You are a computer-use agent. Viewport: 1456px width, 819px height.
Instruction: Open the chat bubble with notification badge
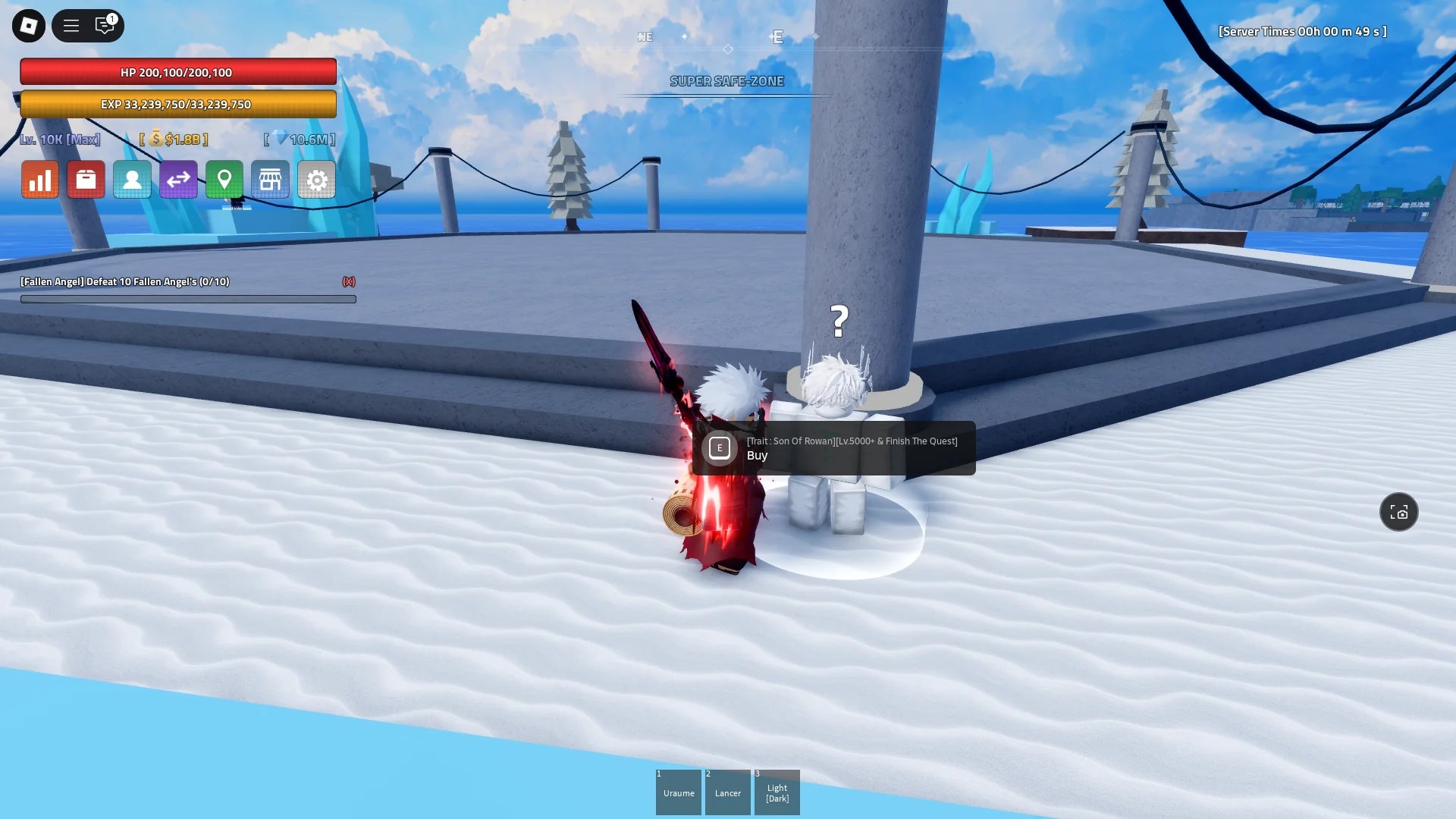pyautogui.click(x=105, y=25)
